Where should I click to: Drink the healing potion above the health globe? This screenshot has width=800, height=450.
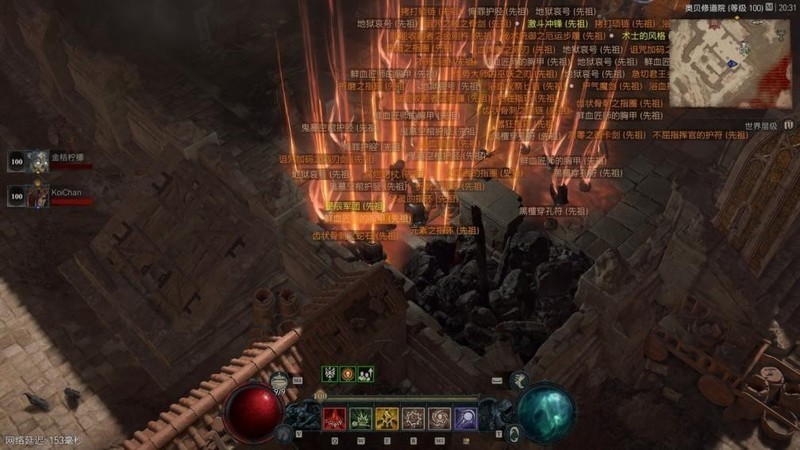coord(279,380)
